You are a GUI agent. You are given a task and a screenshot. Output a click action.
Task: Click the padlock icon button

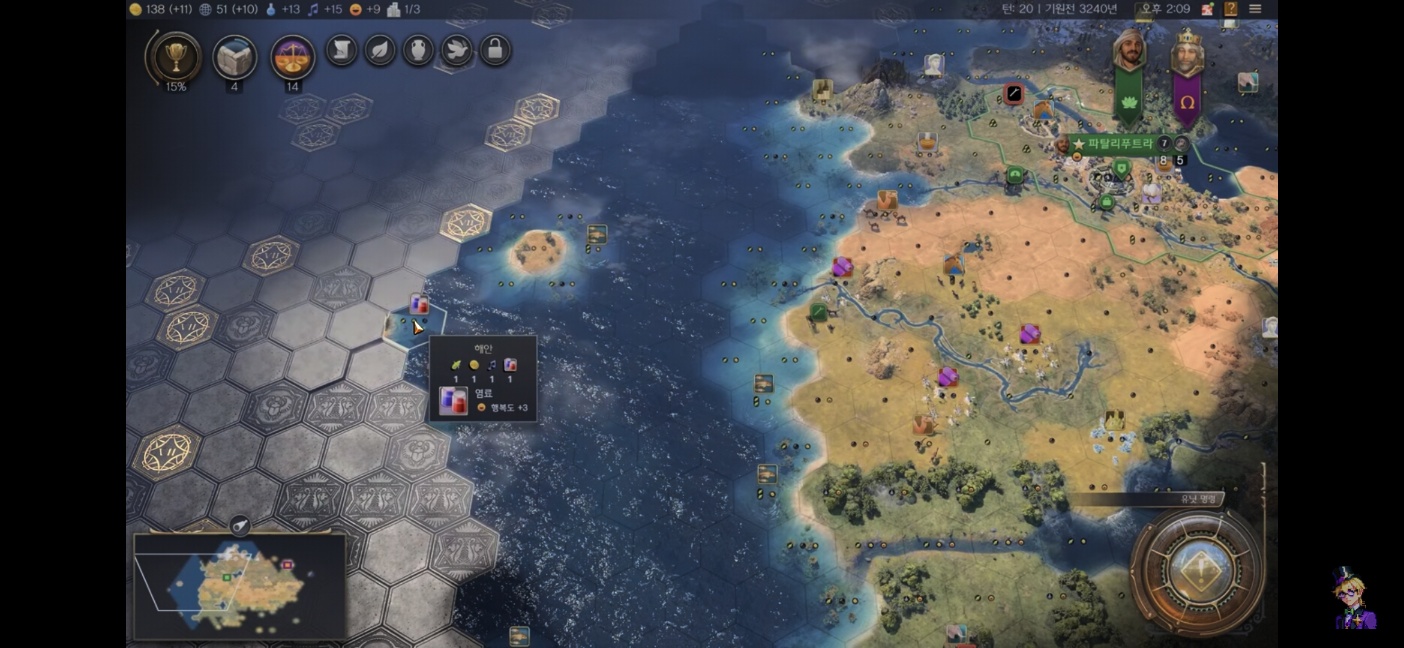pyautogui.click(x=495, y=50)
